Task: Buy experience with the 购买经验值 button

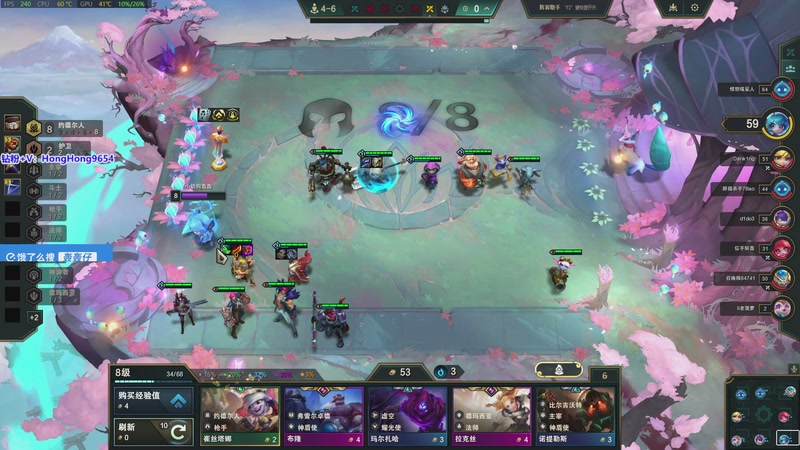Action: [152, 400]
